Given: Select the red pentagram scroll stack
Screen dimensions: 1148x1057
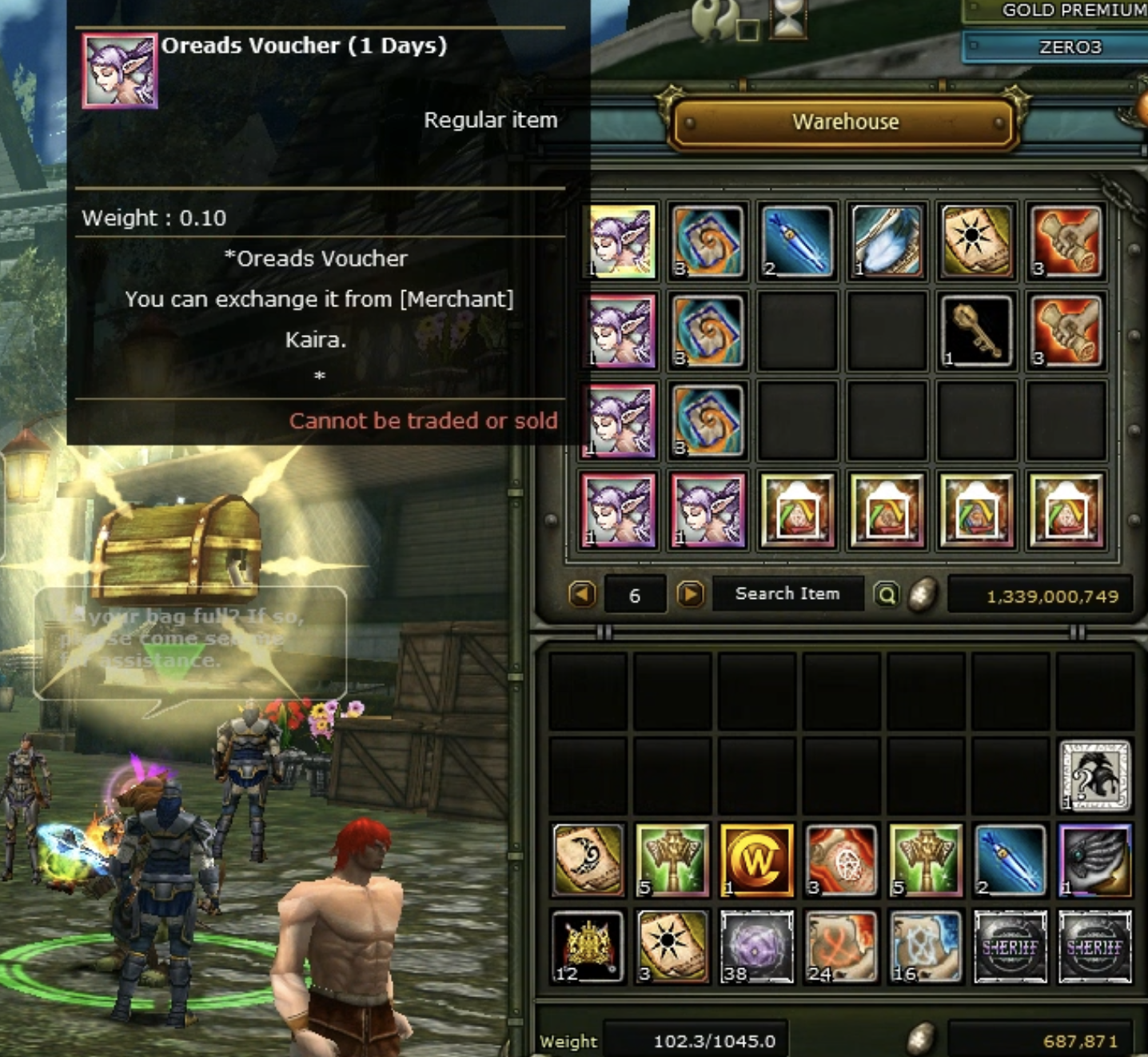Looking at the screenshot, I should click(841, 860).
